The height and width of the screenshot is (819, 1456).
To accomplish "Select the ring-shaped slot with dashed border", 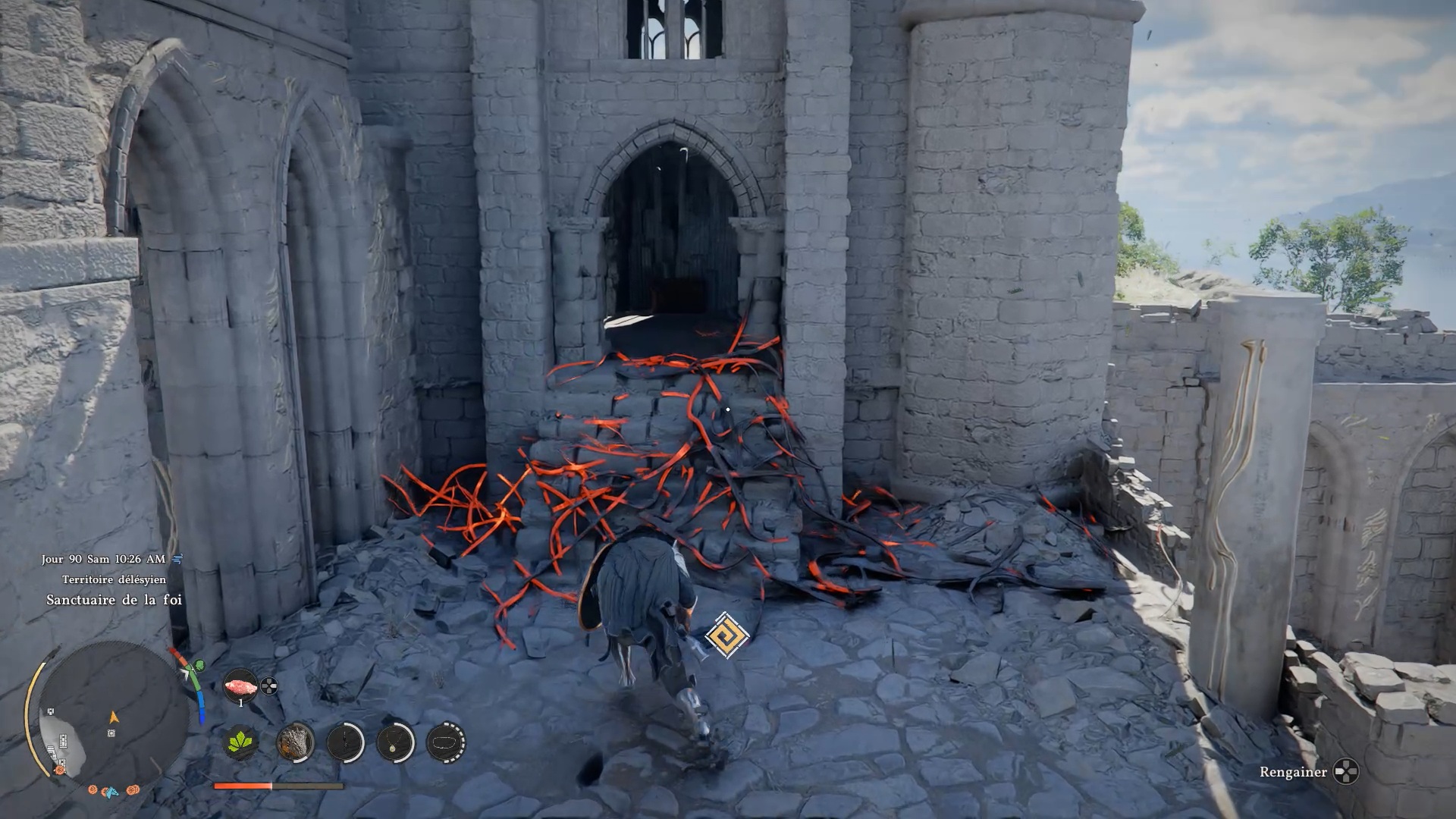I will [446, 742].
